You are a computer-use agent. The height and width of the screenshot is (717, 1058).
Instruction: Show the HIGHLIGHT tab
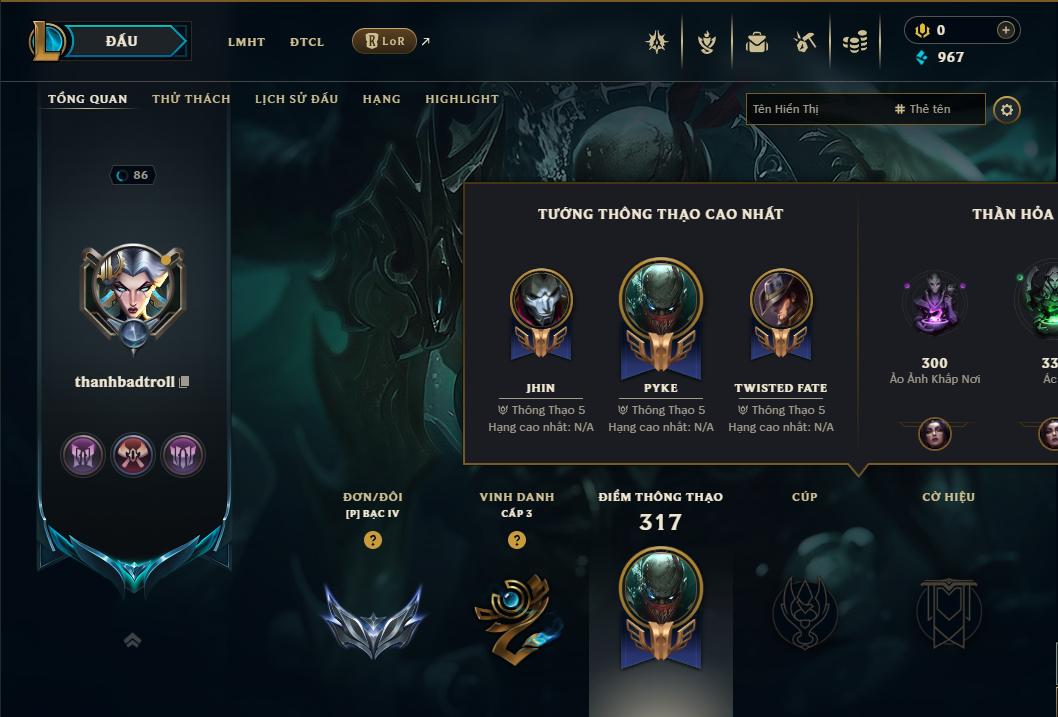(x=461, y=99)
